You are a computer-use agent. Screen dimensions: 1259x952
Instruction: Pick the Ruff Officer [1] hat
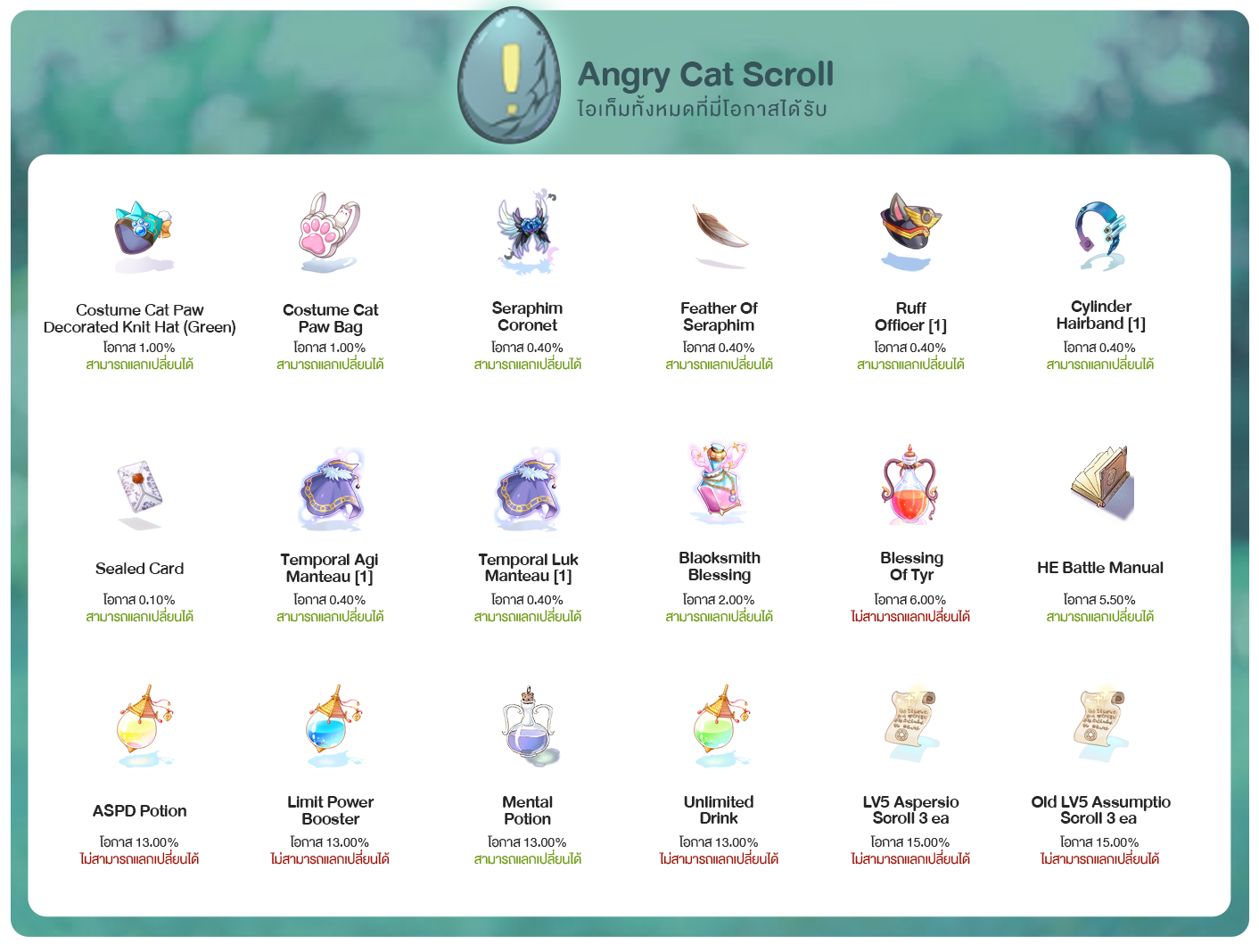910,230
